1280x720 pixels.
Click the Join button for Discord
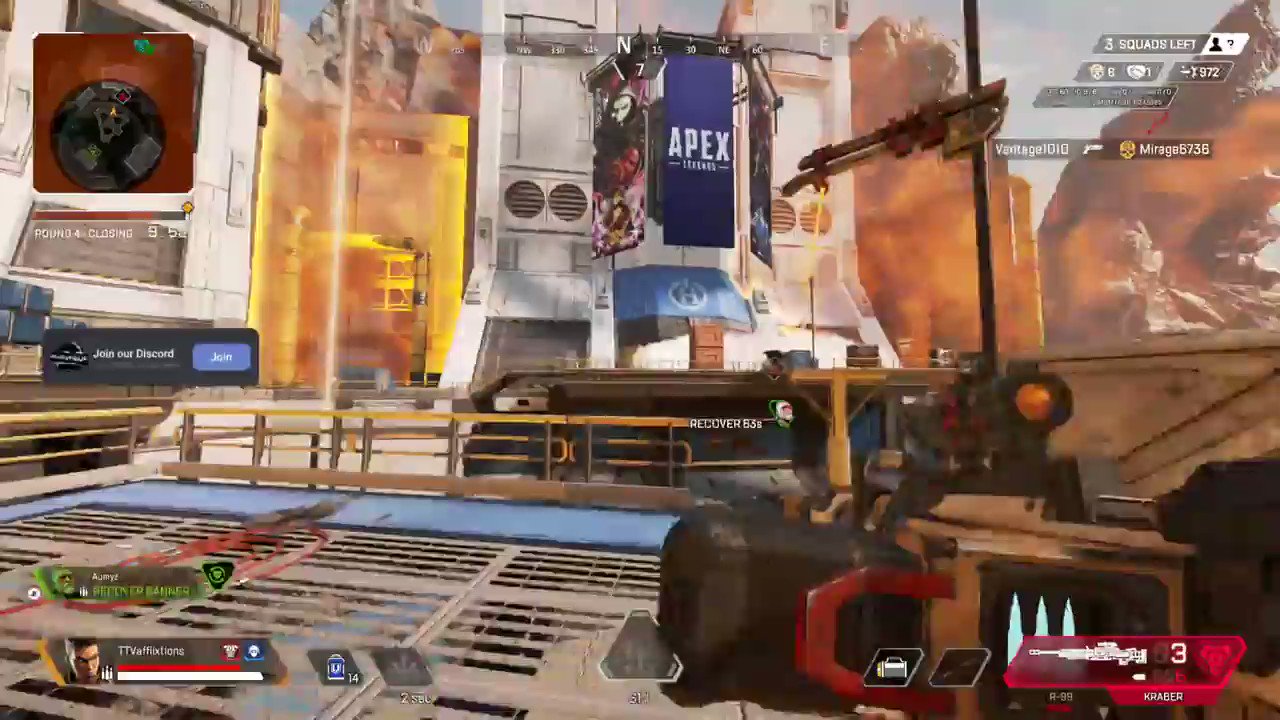click(x=221, y=356)
